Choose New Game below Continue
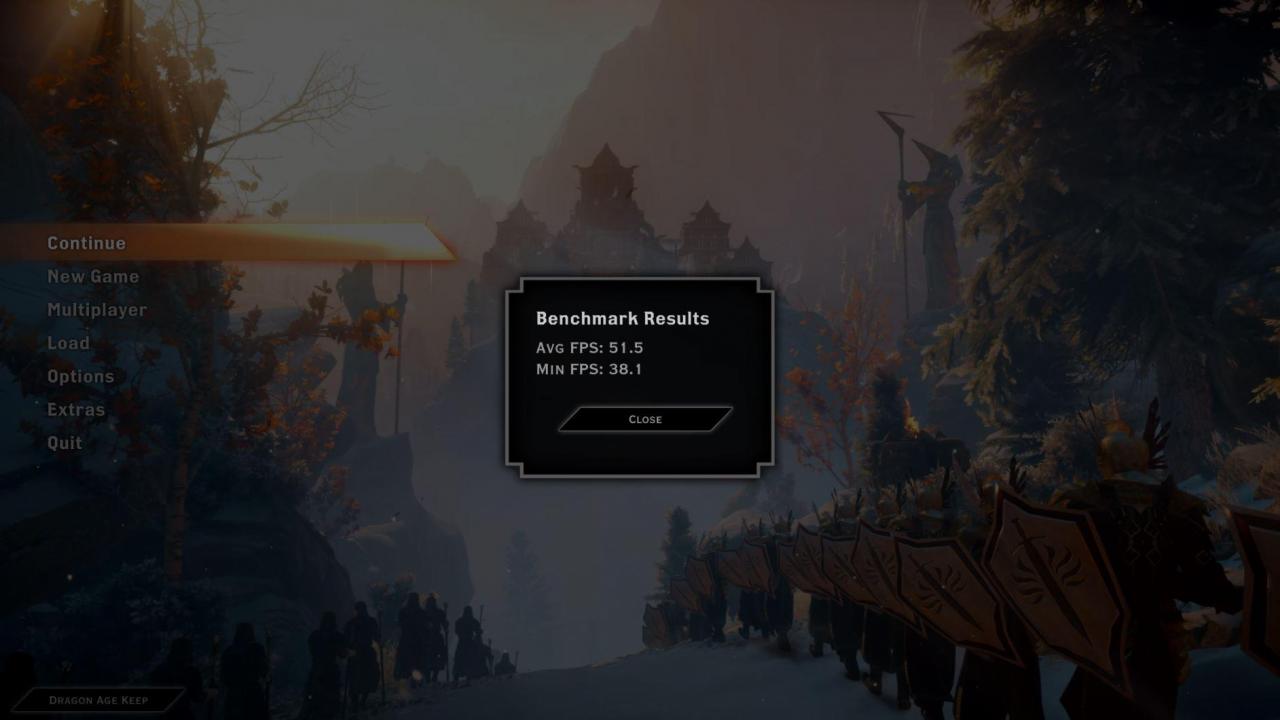This screenshot has width=1280, height=720. (x=93, y=276)
